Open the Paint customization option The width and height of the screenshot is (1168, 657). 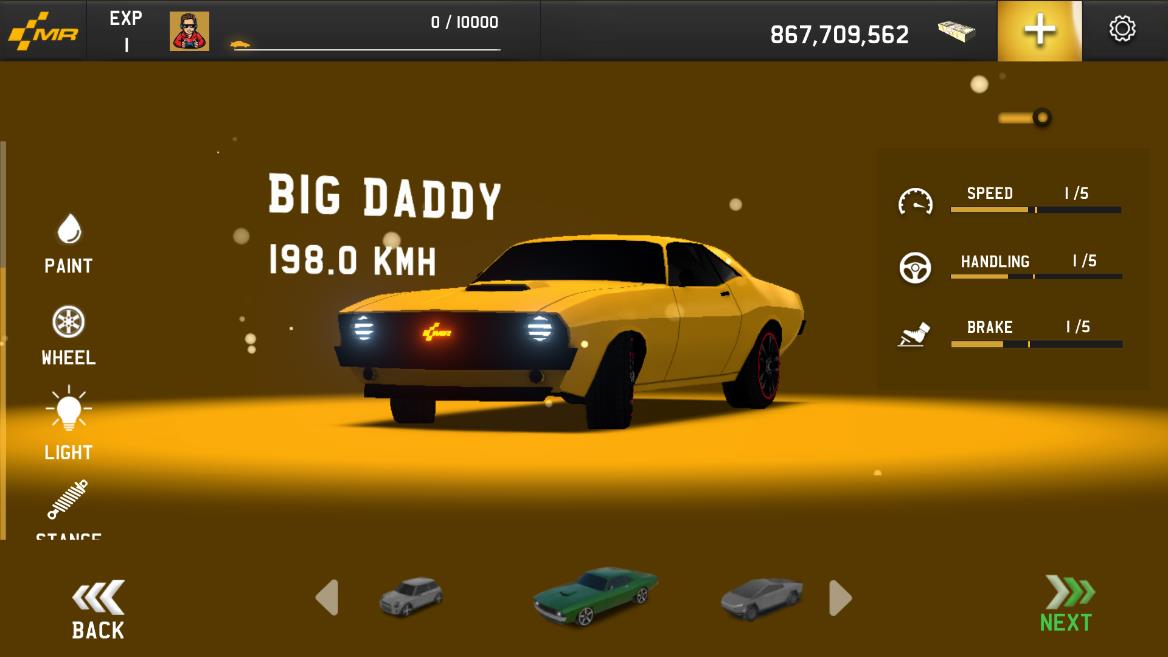[x=68, y=243]
